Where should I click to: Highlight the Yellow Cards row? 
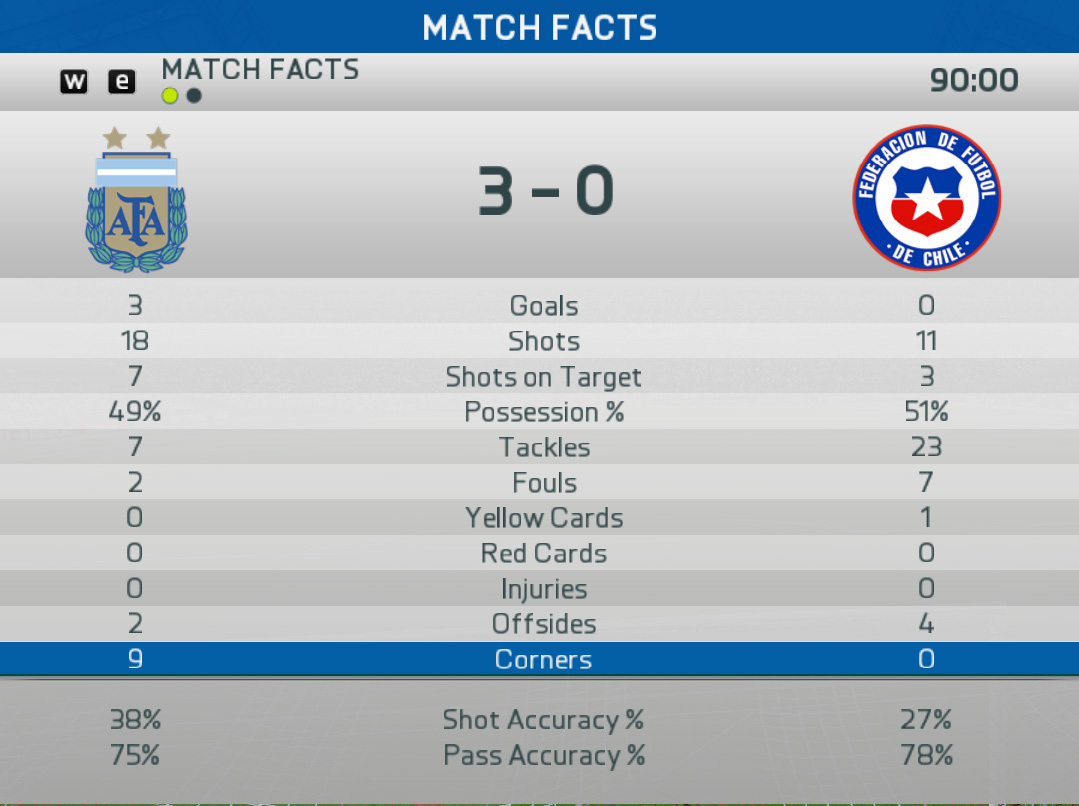540,518
